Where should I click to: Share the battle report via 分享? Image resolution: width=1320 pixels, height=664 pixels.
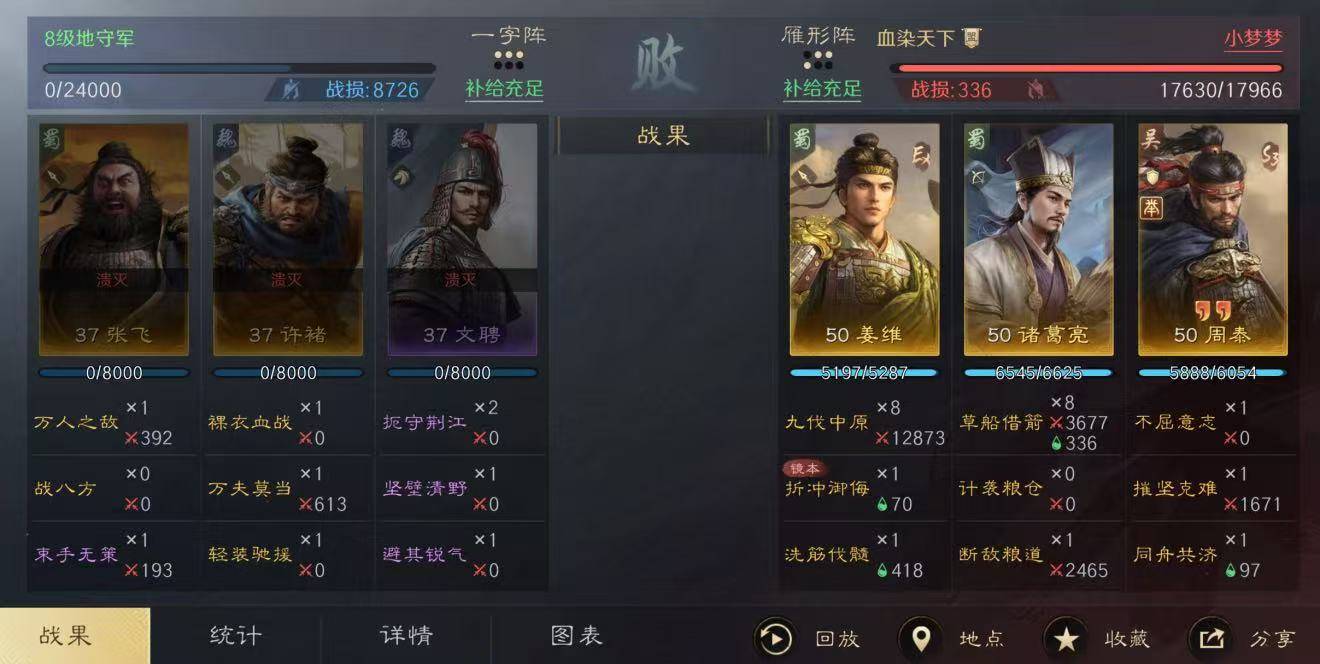1243,638
